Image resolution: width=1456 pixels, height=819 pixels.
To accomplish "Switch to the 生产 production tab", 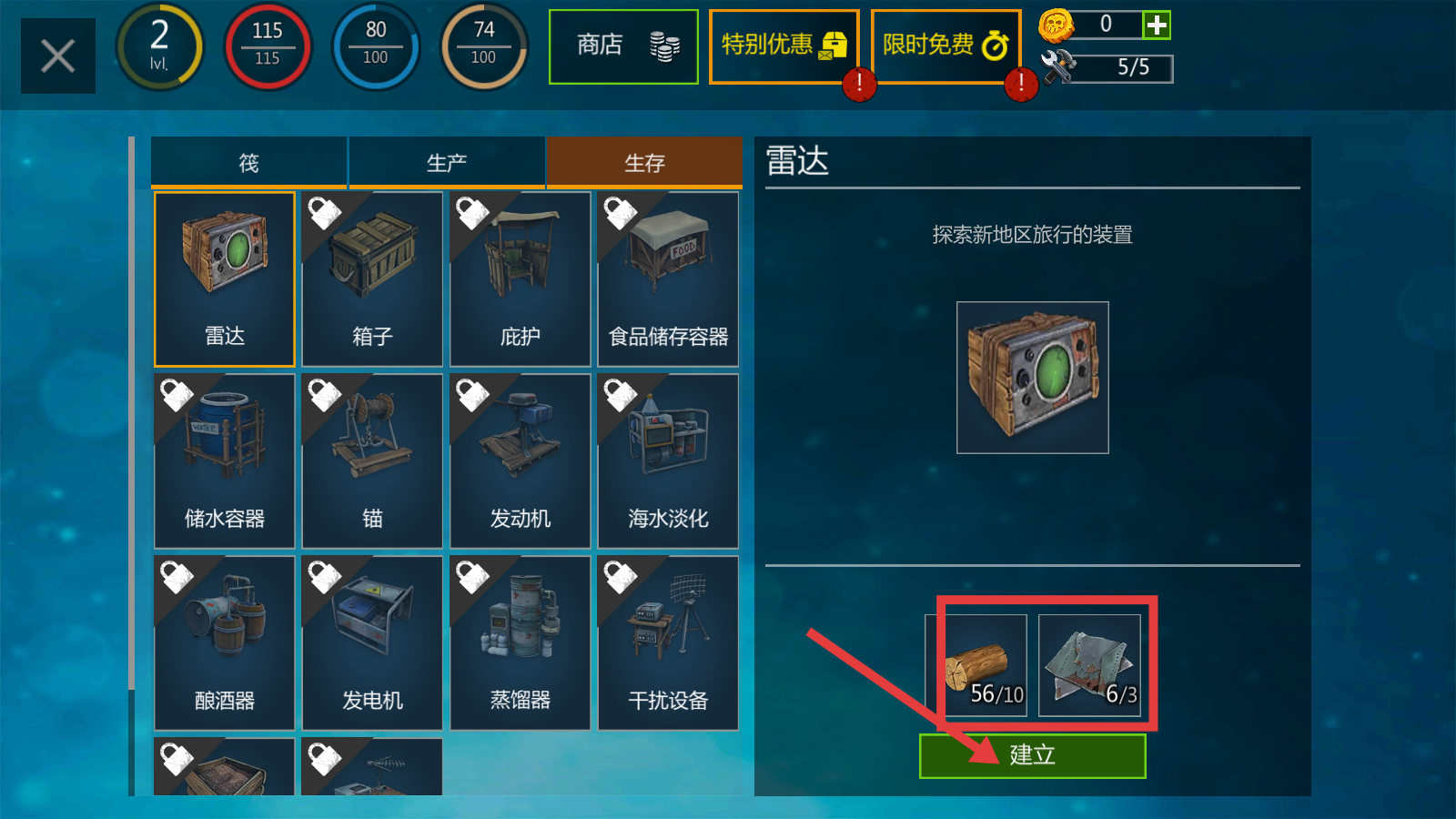I will 446,163.
